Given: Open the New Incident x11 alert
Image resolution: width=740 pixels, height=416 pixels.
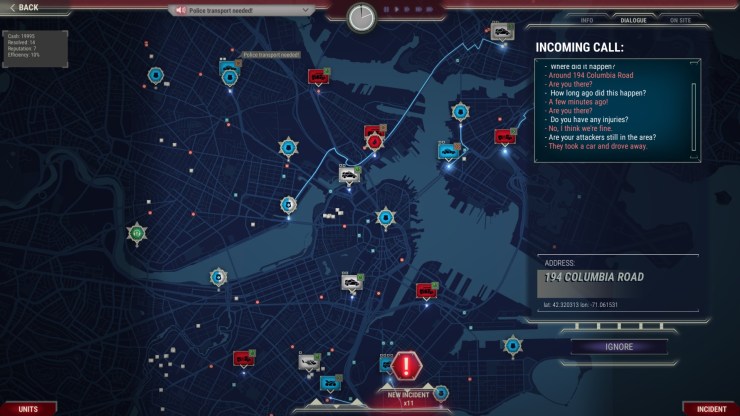Looking at the screenshot, I should tap(408, 368).
